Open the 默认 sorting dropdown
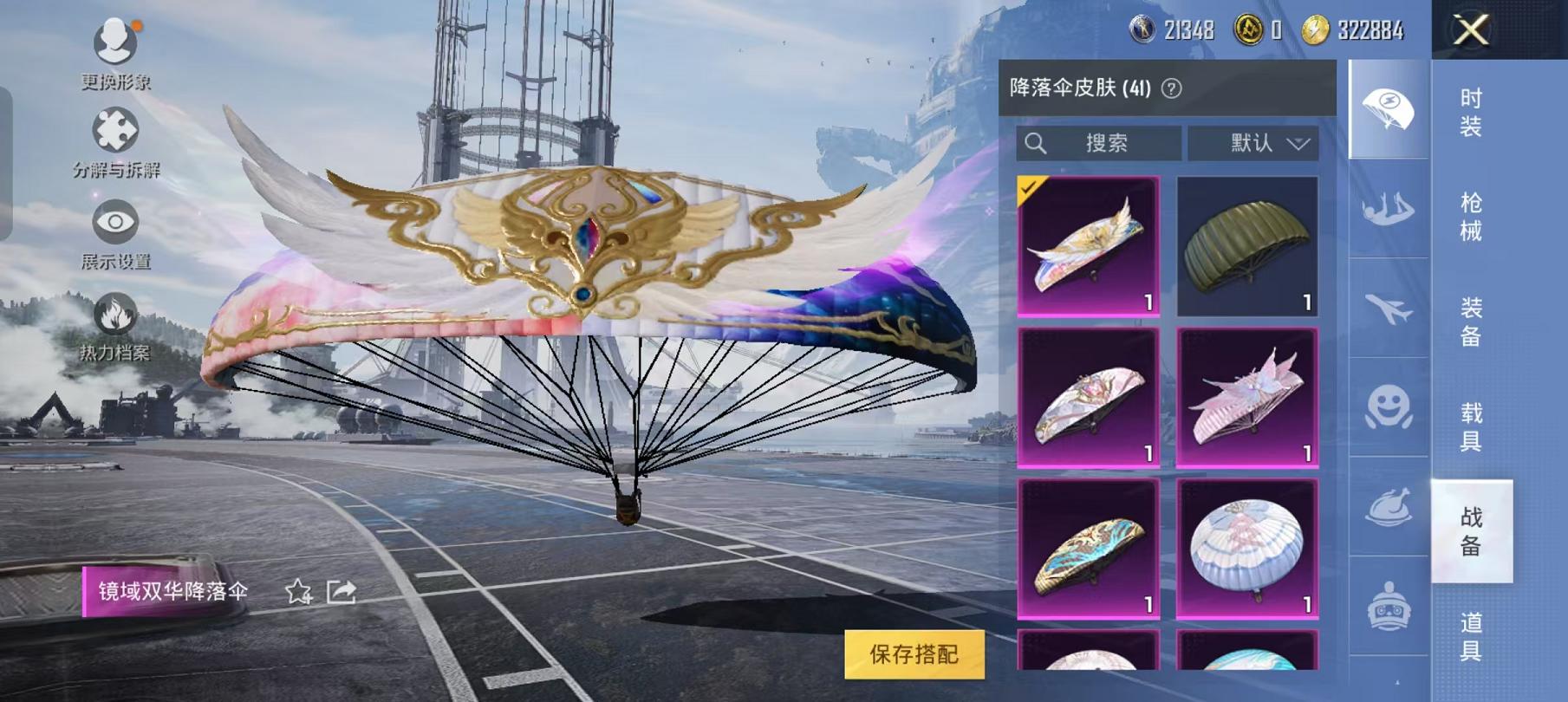Image resolution: width=1568 pixels, height=702 pixels. [x=1254, y=144]
